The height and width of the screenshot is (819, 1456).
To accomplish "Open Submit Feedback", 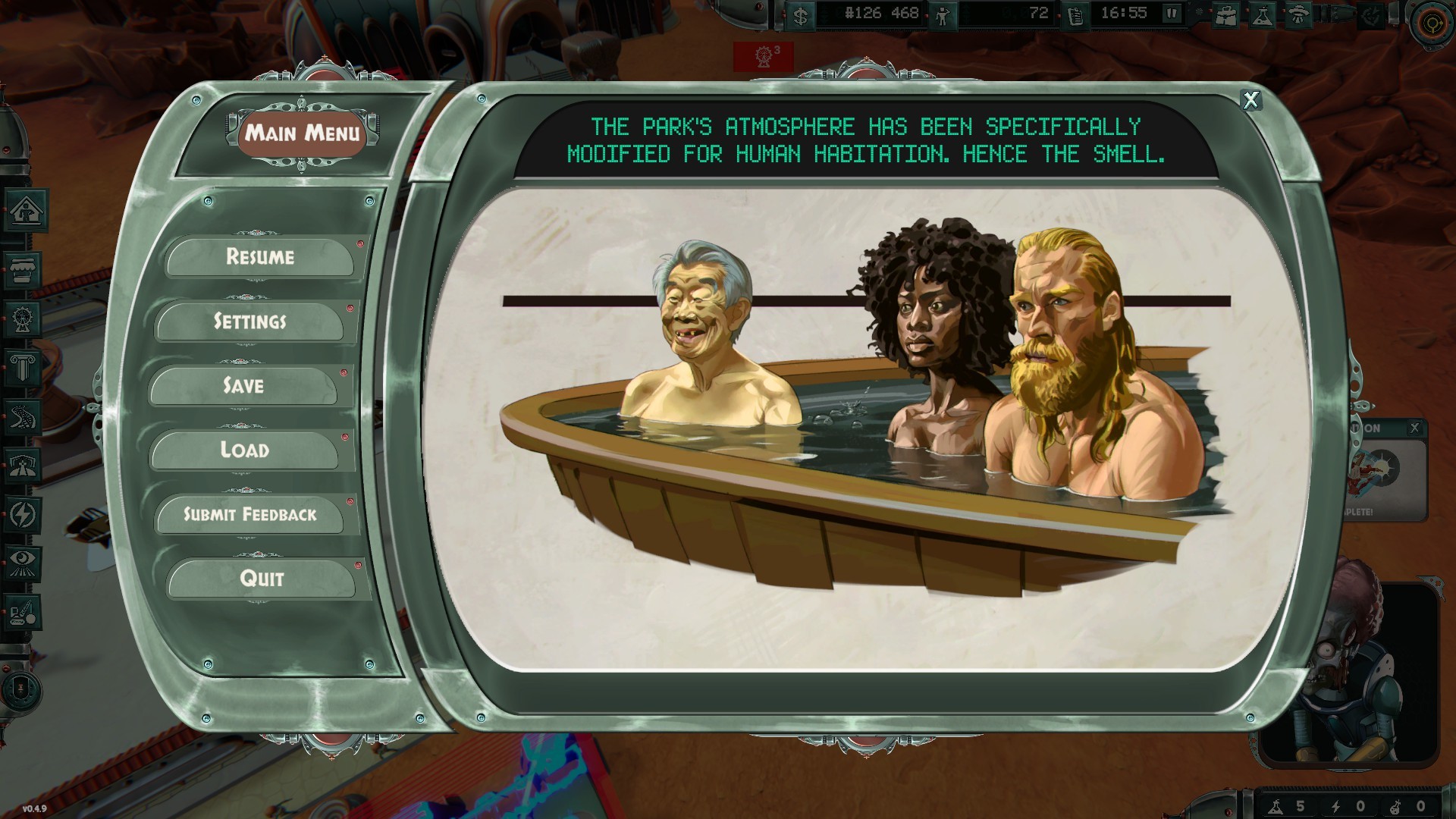I will [249, 515].
